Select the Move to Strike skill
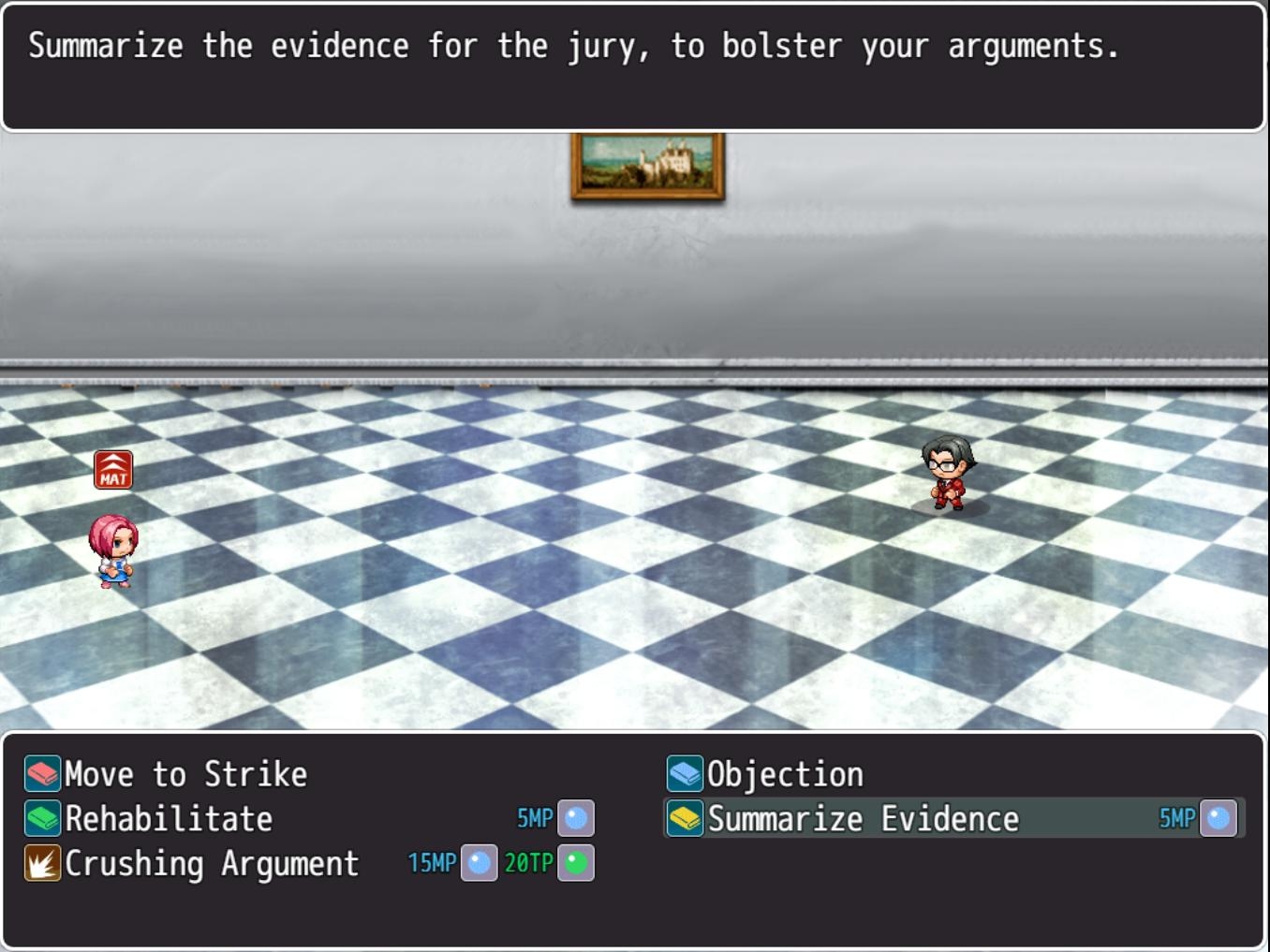The height and width of the screenshot is (952, 1270). (185, 774)
